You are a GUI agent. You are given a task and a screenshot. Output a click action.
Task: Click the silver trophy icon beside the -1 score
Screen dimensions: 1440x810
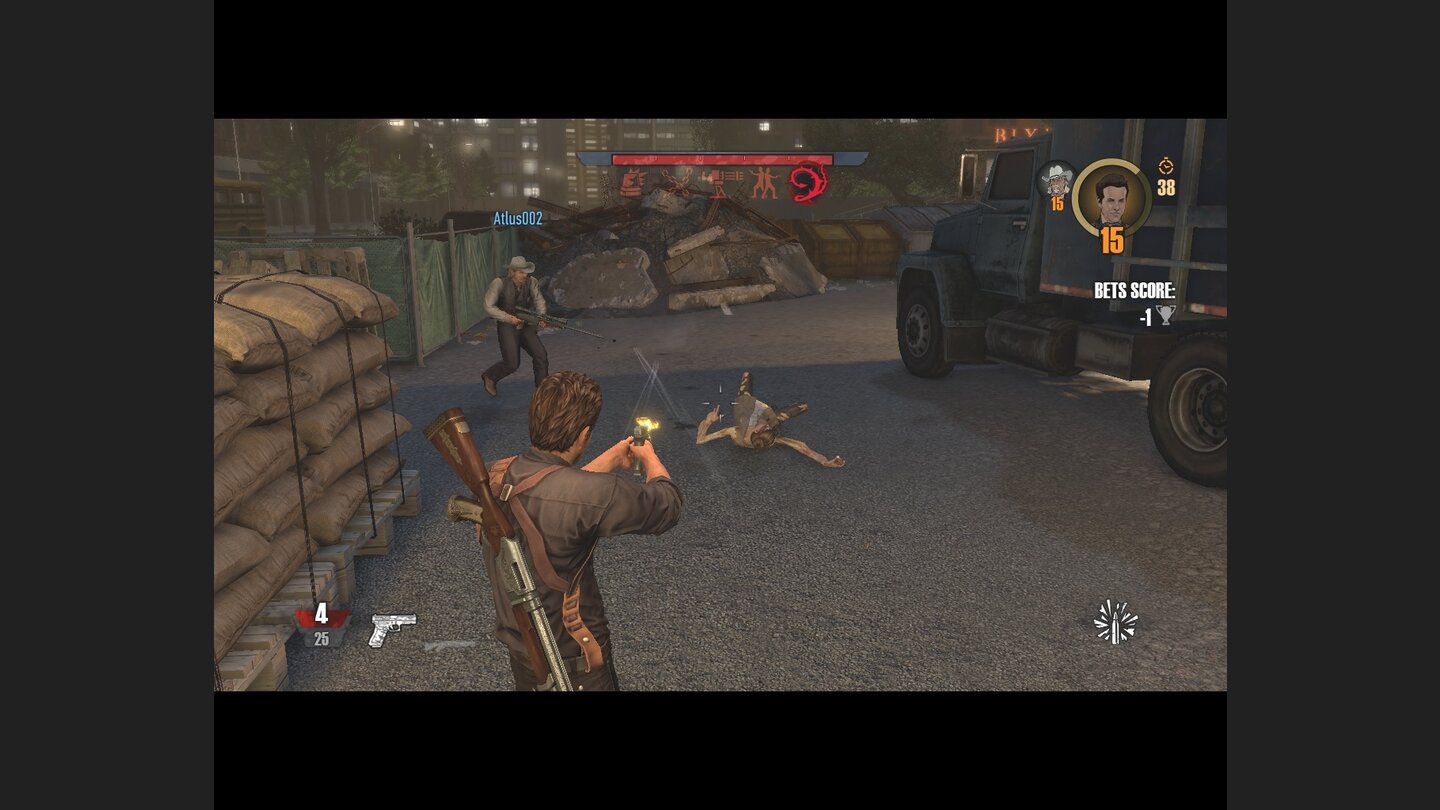pos(1166,315)
